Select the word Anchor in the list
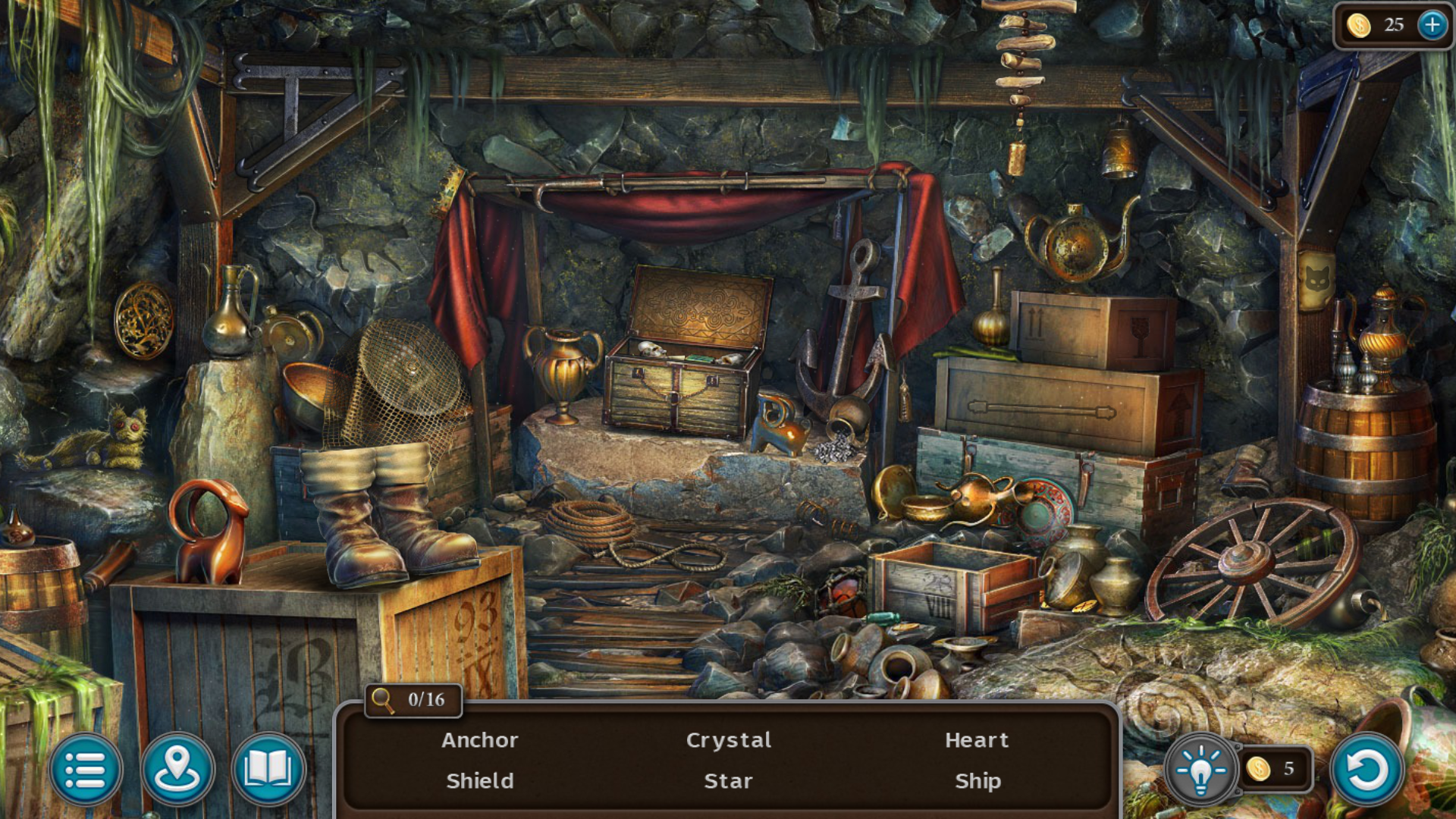This screenshot has width=1456, height=819. click(480, 741)
